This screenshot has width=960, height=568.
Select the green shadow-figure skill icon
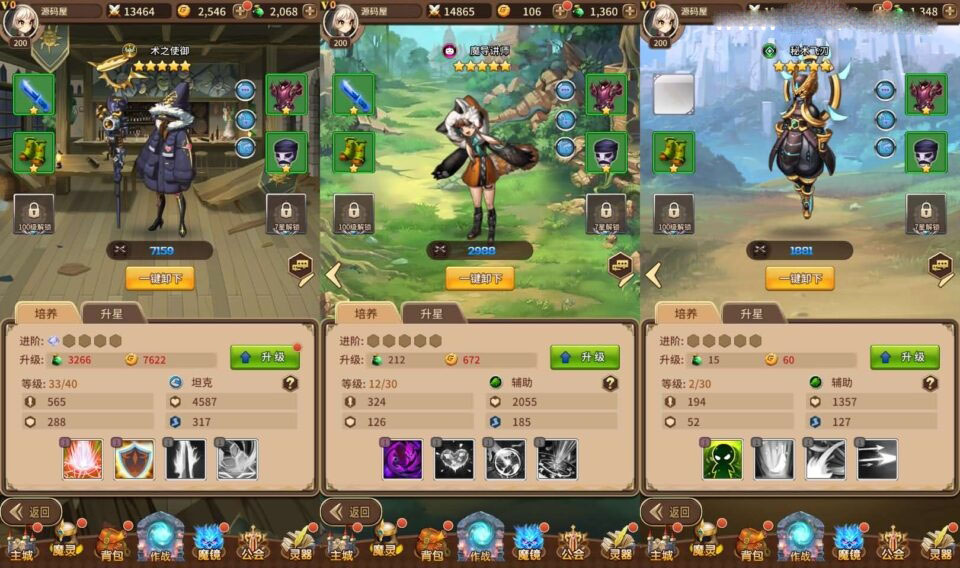click(x=722, y=459)
